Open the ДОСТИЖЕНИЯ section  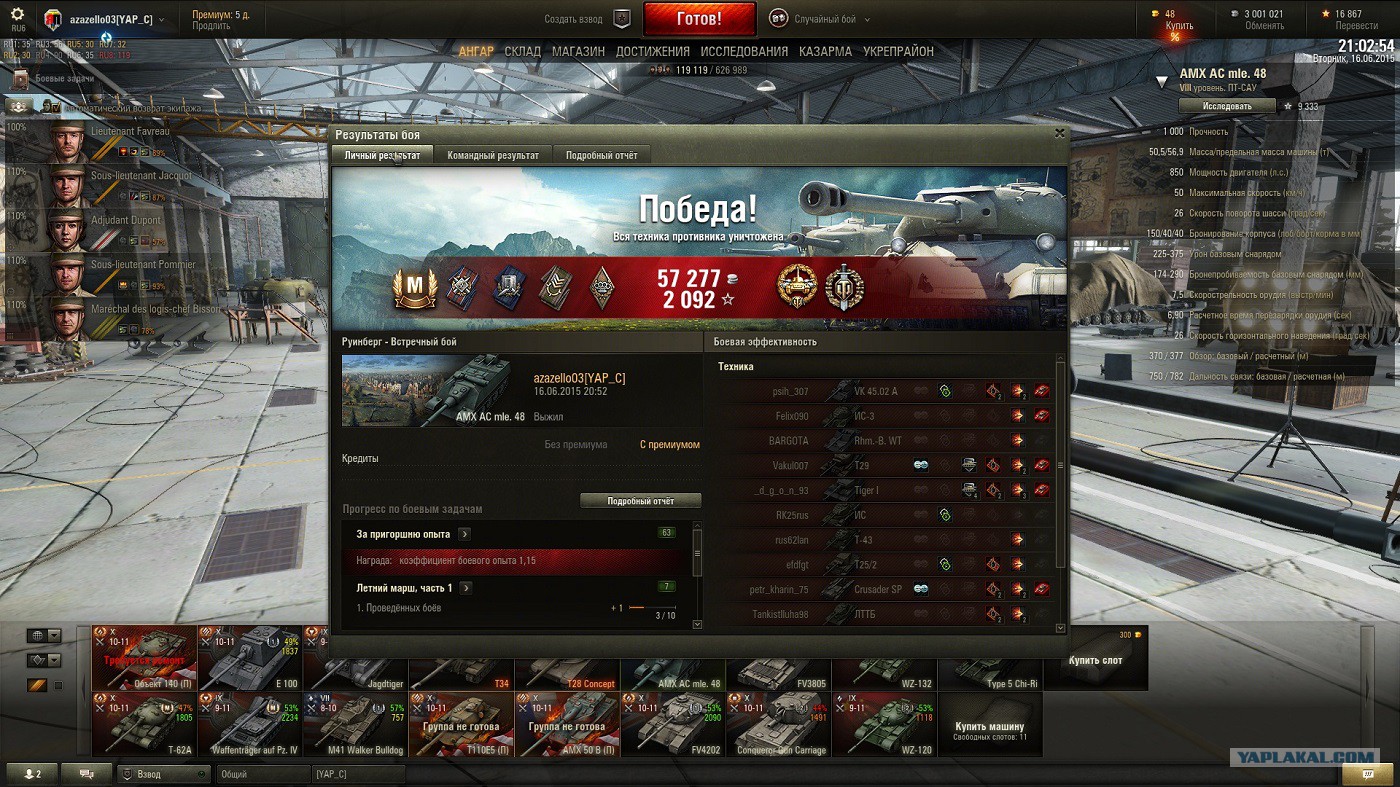click(652, 52)
